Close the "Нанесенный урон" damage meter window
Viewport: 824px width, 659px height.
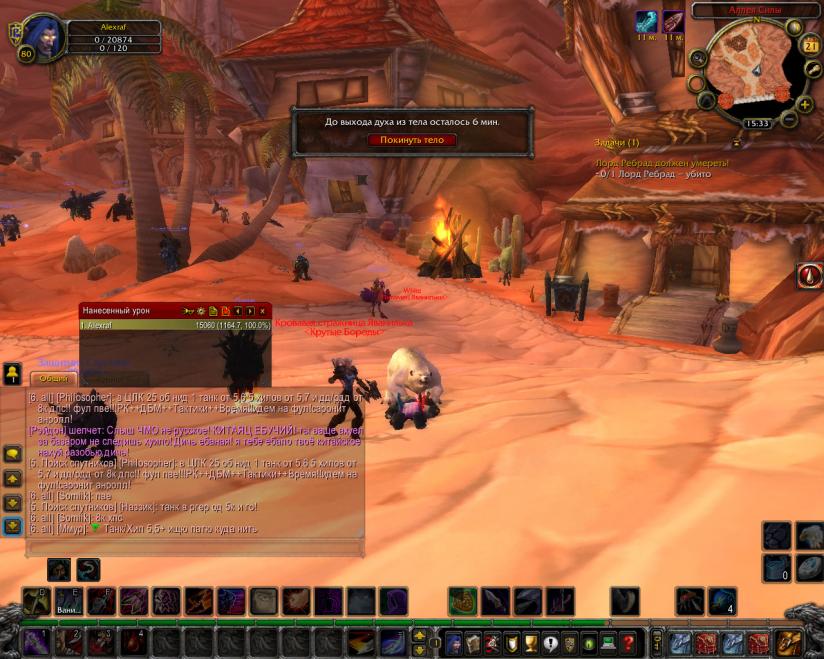tap(263, 312)
